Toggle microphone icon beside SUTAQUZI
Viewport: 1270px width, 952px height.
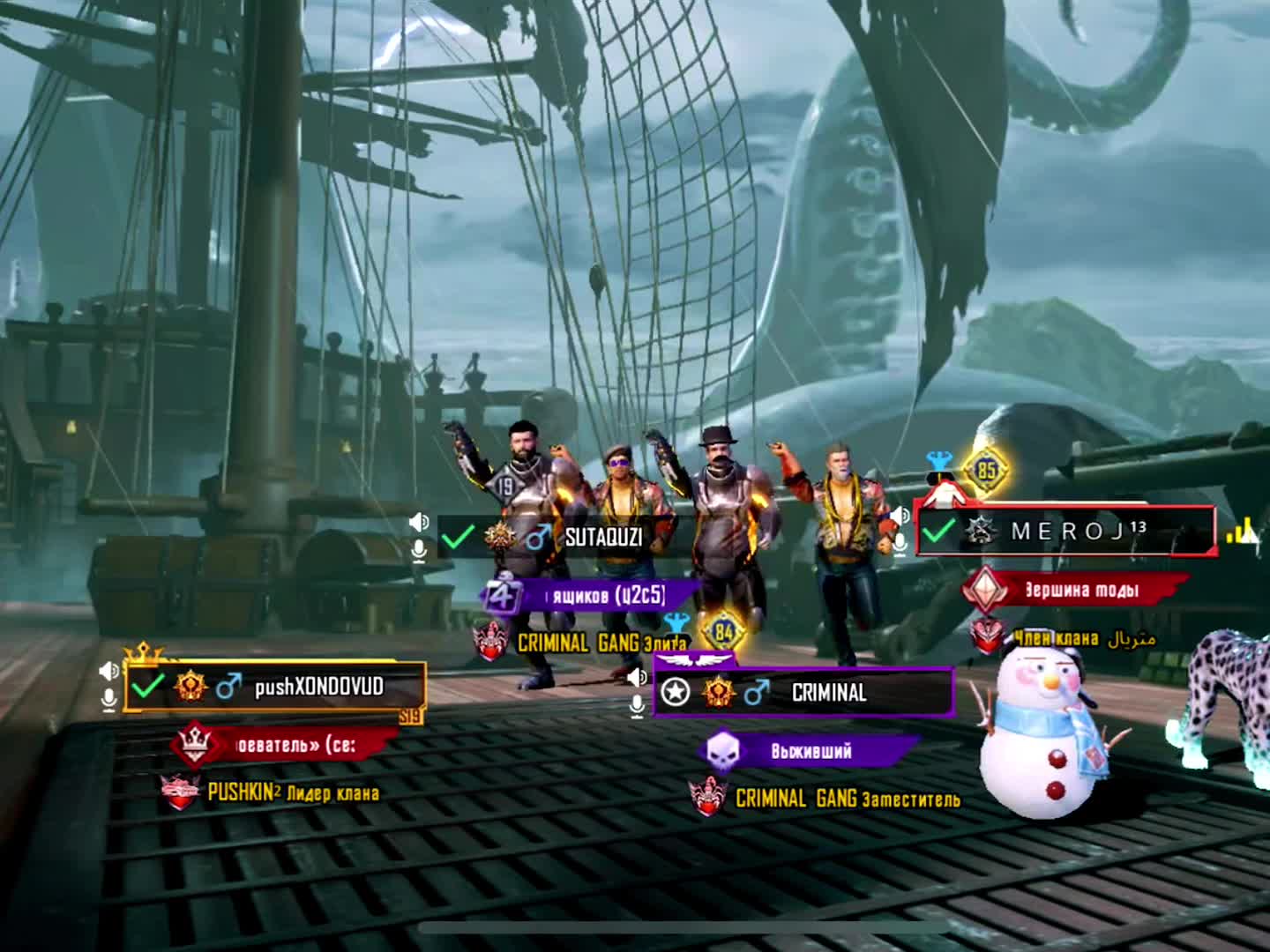coord(419,551)
